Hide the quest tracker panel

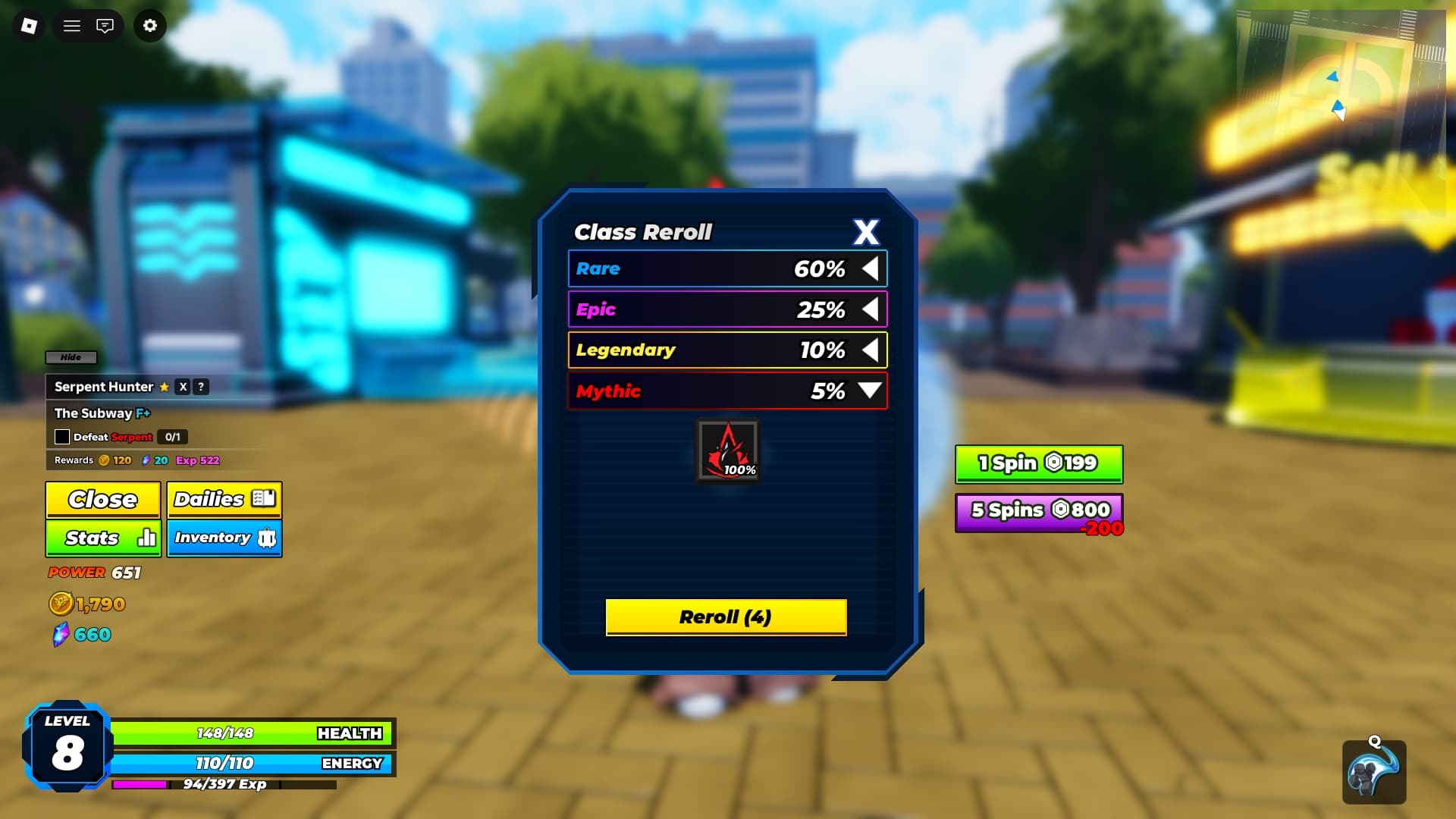[x=71, y=357]
